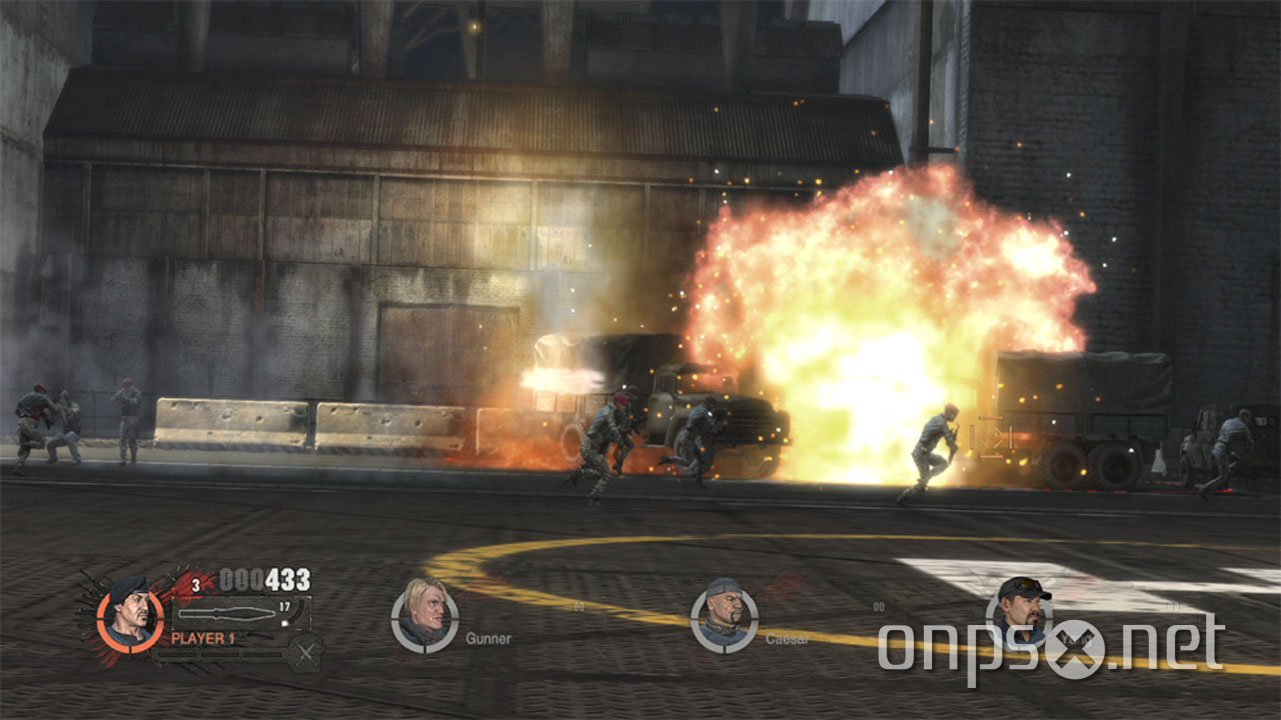Click the knife weapon icon in the HUD
Viewport: 1281px width, 720px height.
tap(227, 613)
